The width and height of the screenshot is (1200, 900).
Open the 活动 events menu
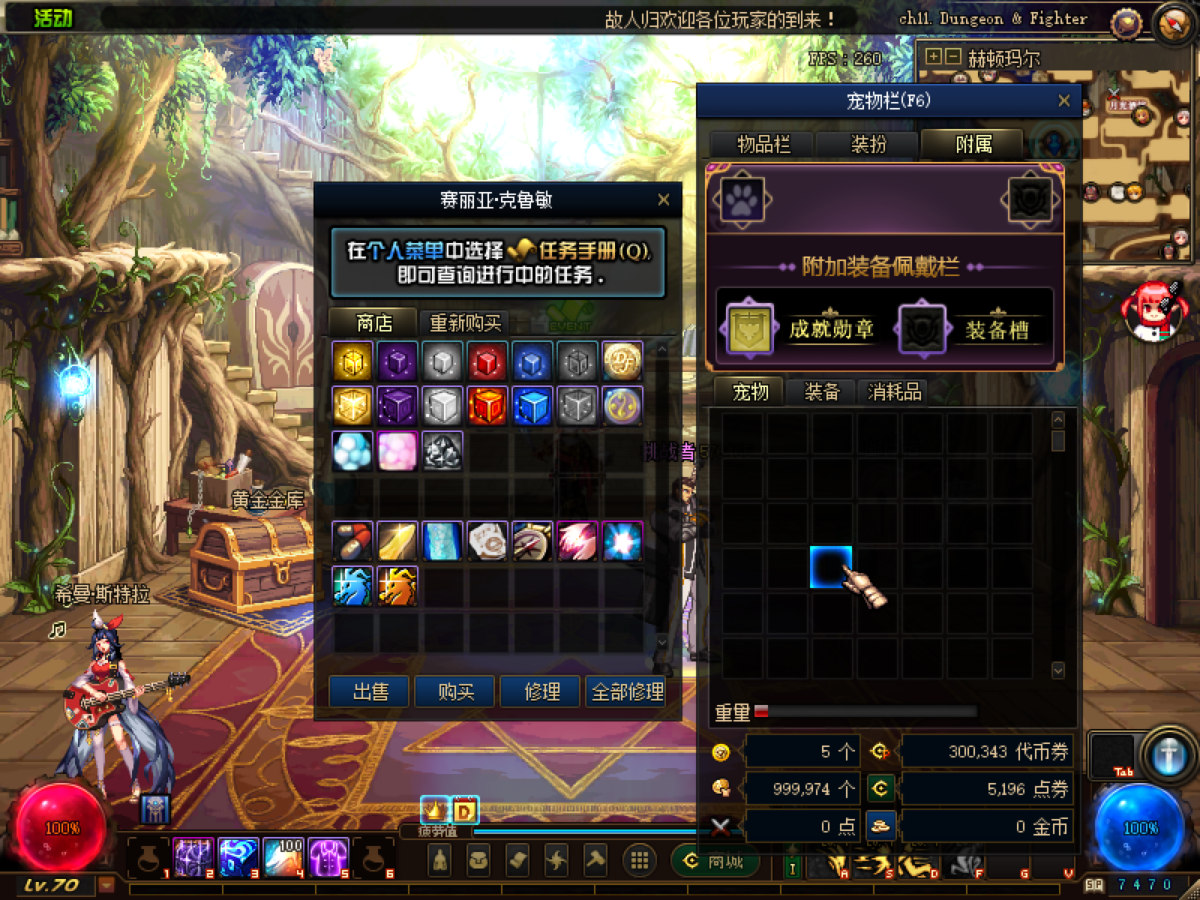pos(56,18)
